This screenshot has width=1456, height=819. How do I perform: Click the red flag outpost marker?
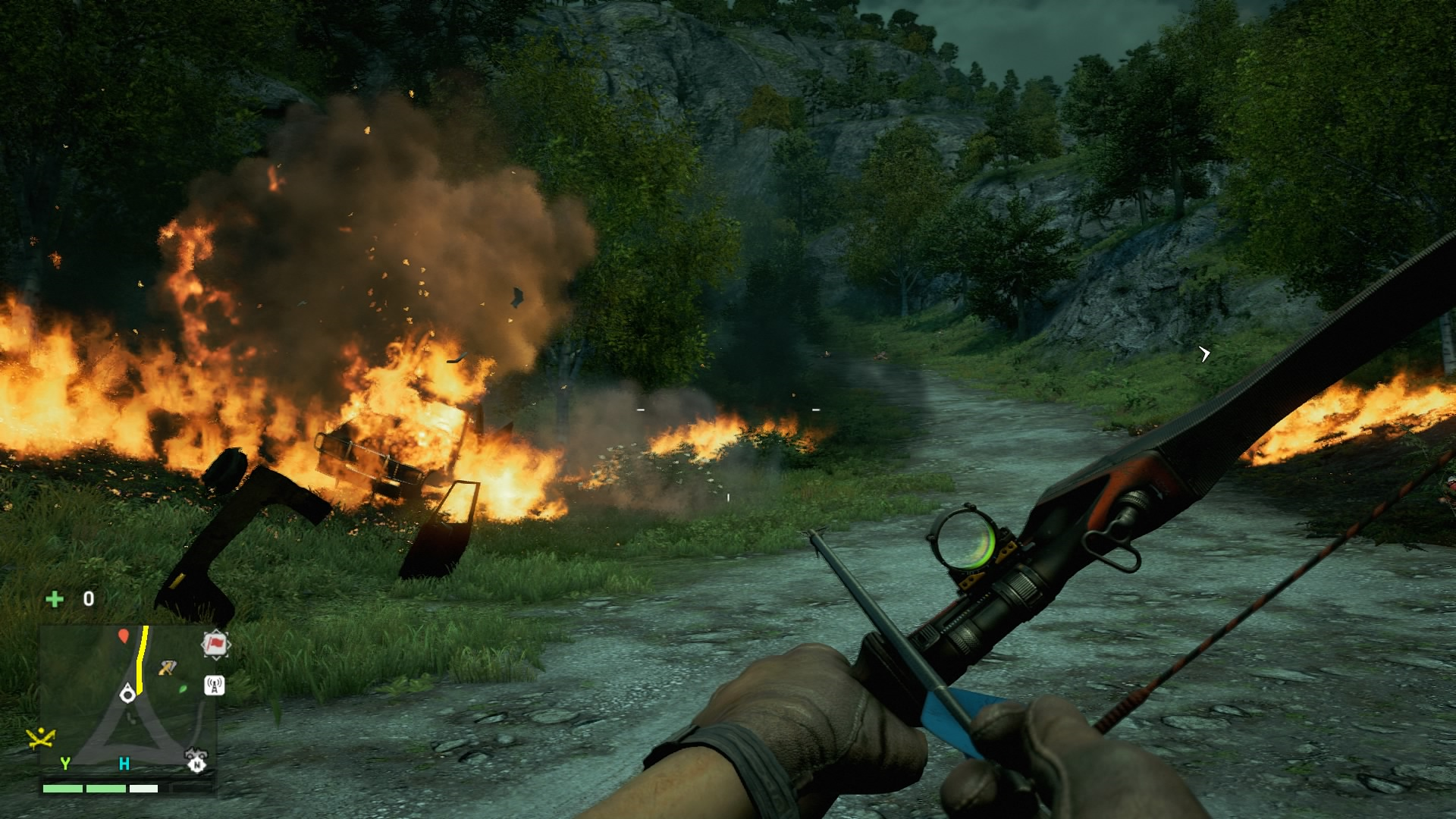[215, 645]
